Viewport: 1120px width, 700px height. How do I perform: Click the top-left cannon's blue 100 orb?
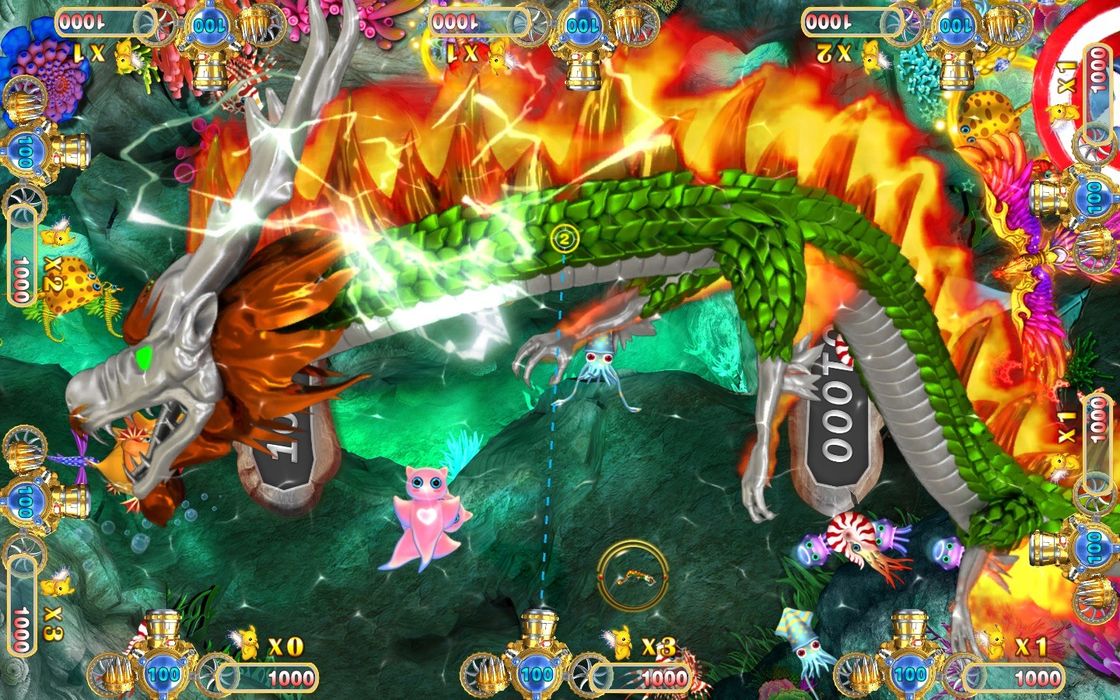click(x=208, y=25)
